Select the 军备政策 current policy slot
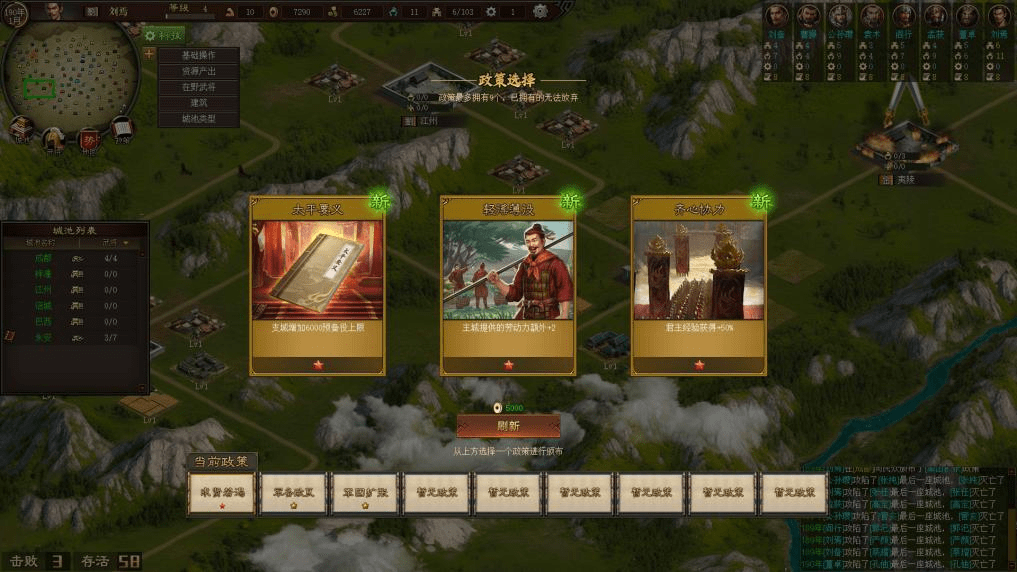 pyautogui.click(x=293, y=494)
